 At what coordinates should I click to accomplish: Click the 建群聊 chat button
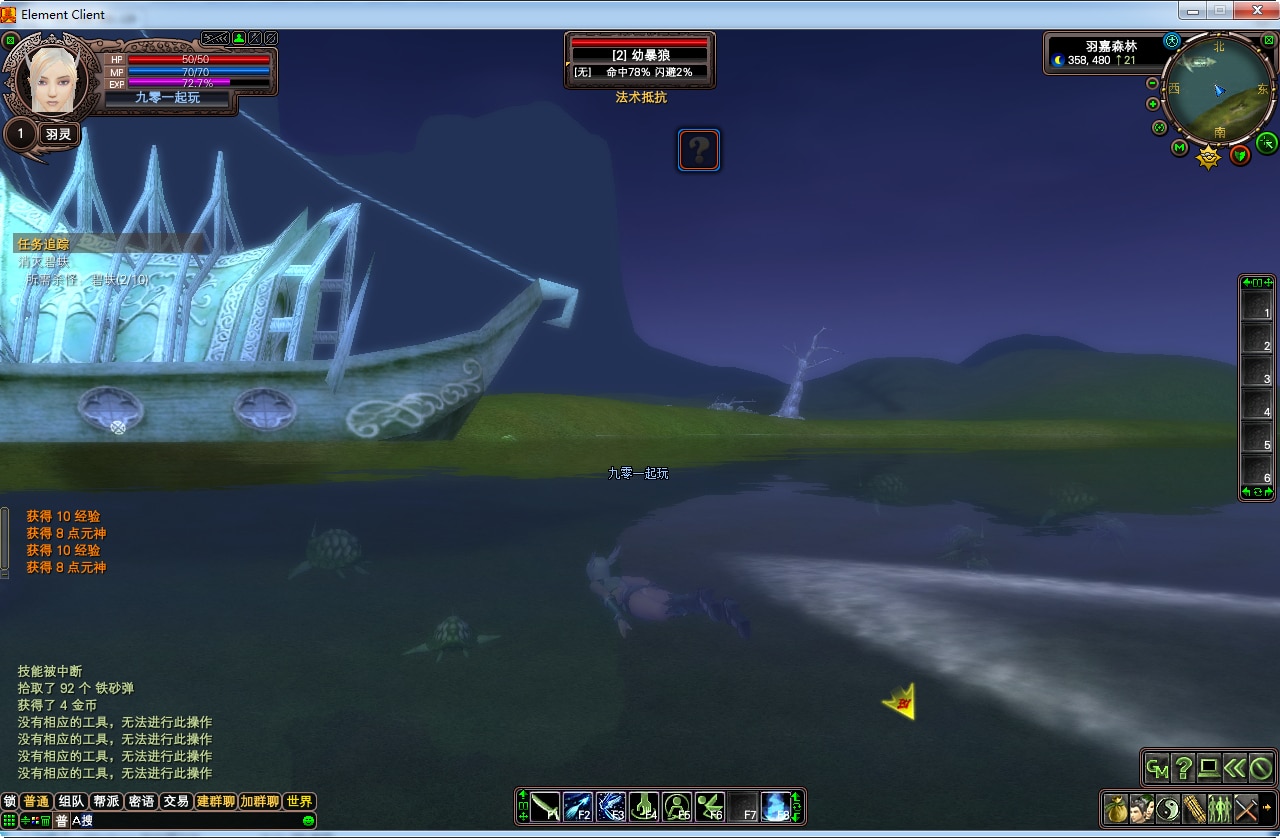(215, 801)
